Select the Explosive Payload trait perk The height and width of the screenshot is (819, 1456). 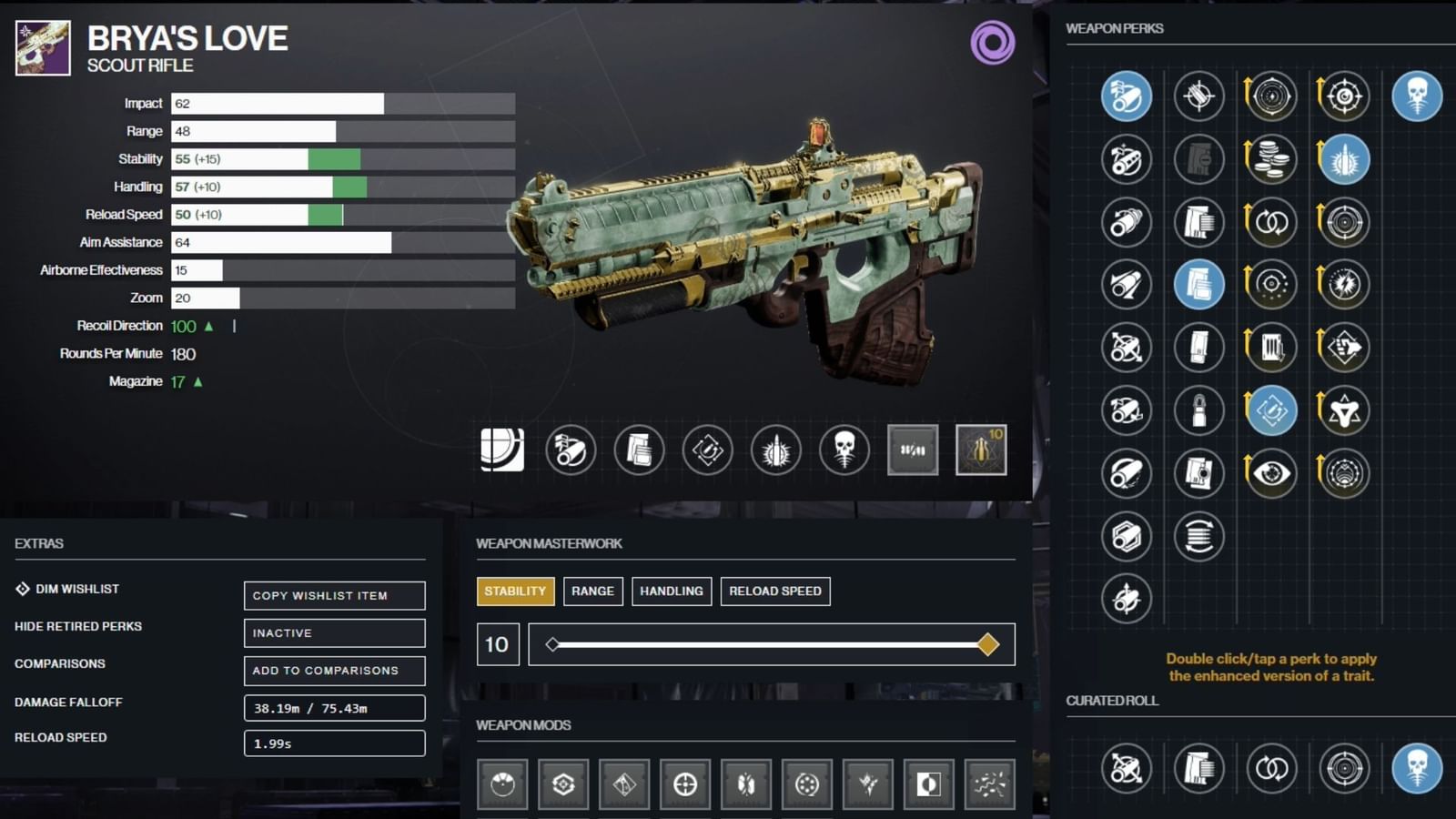click(x=1343, y=160)
